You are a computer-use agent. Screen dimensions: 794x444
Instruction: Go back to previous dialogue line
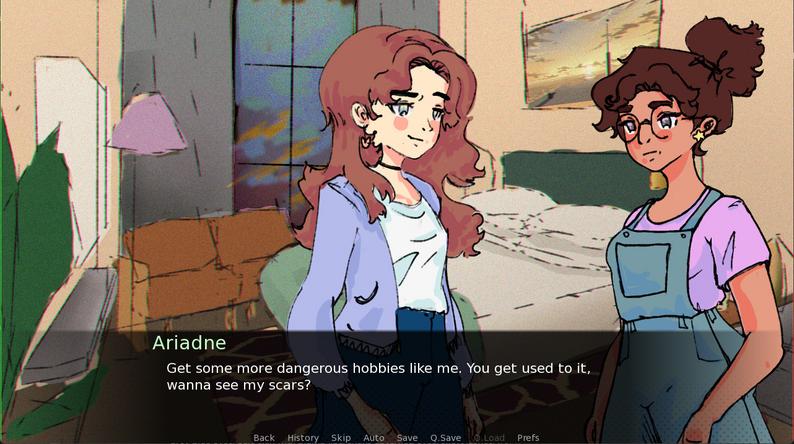(264, 438)
